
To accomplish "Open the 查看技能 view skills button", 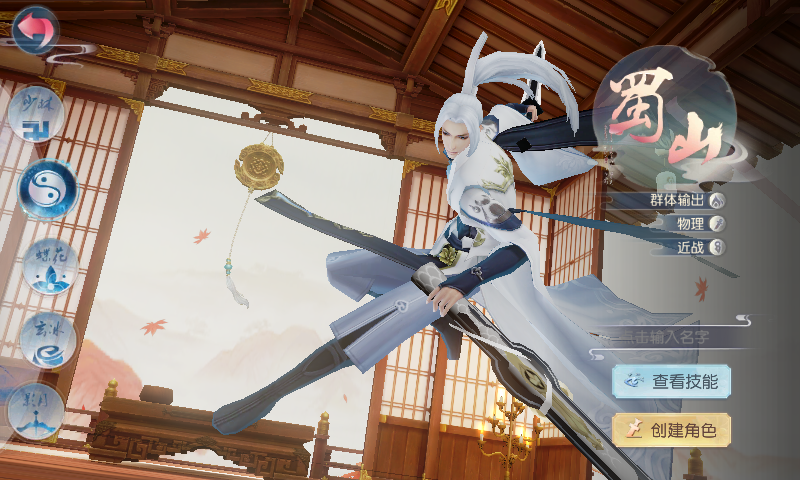I will pyautogui.click(x=672, y=380).
